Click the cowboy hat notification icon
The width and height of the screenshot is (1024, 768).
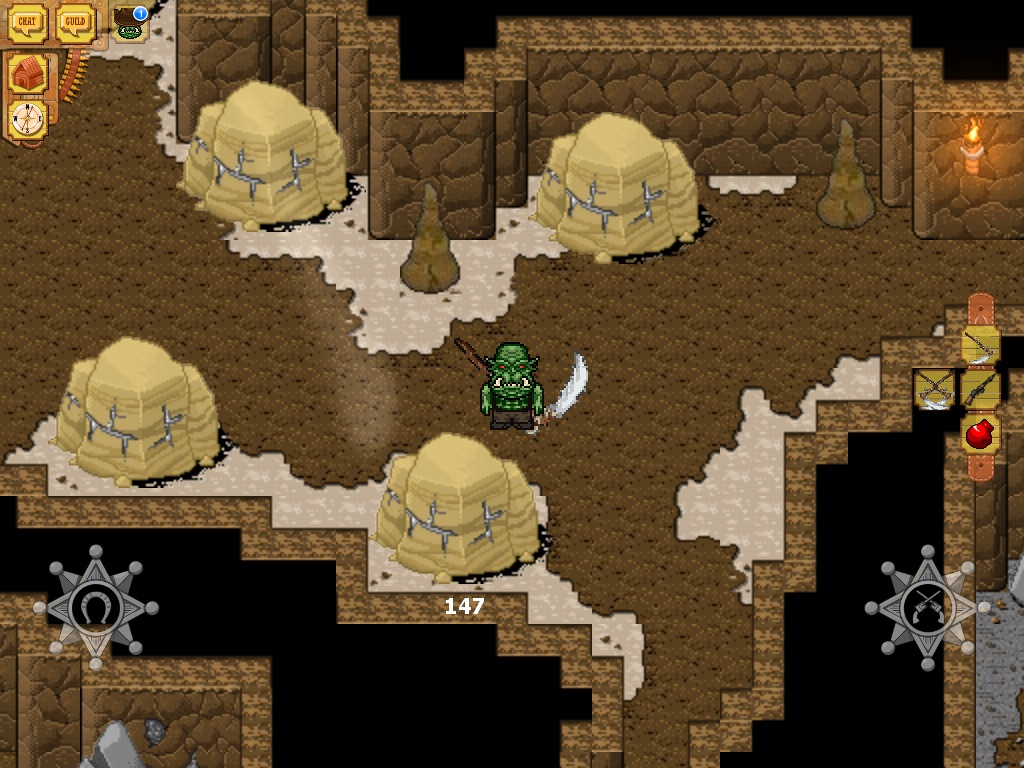(x=130, y=25)
